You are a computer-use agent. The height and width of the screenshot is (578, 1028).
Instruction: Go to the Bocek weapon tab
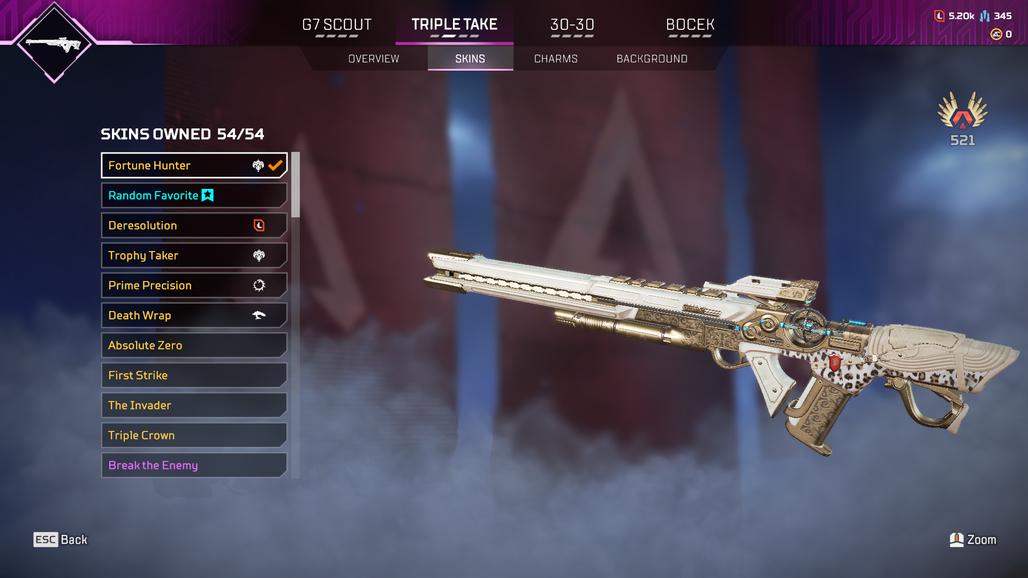pyautogui.click(x=690, y=25)
